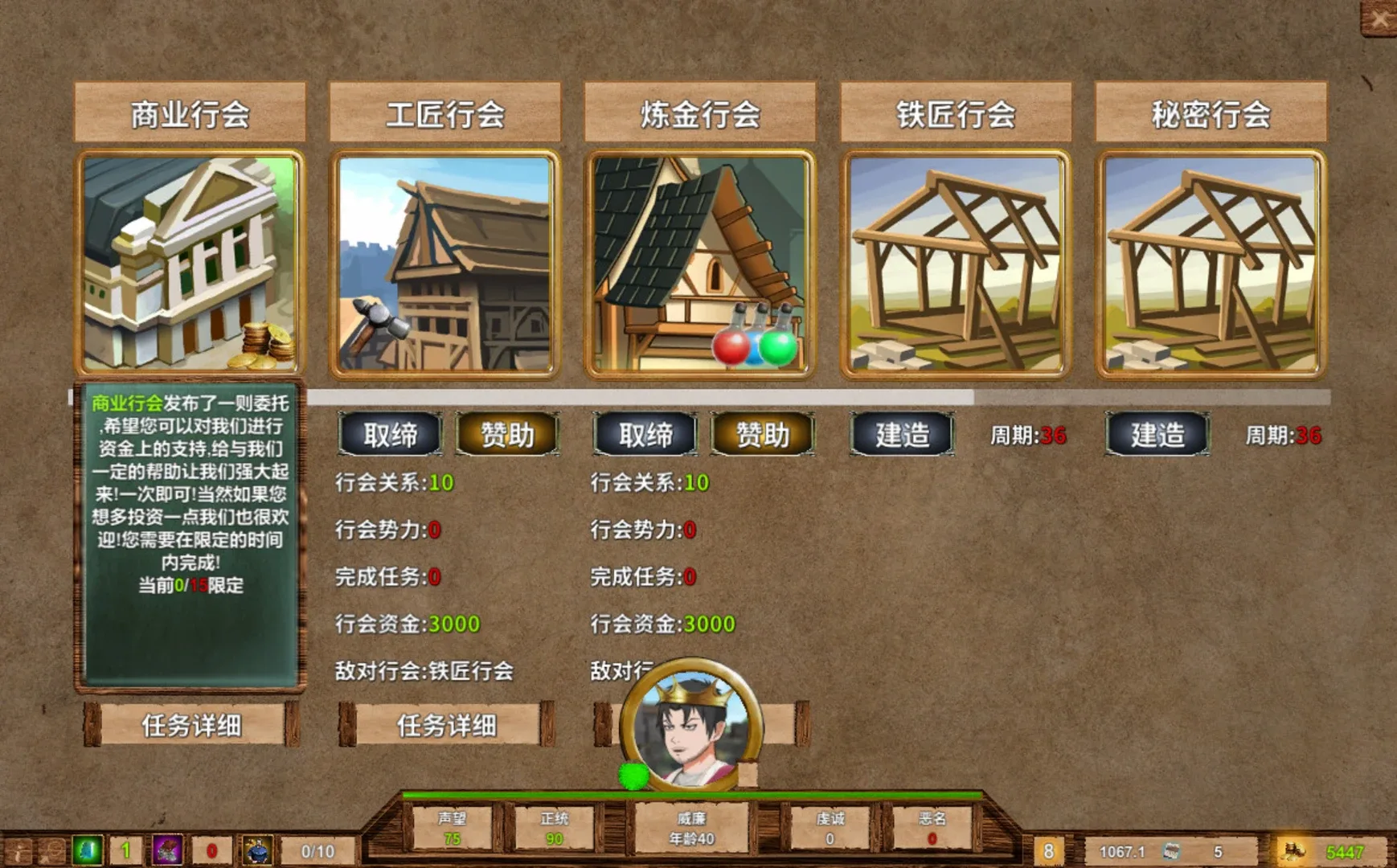
Task: Select the green glowing item icon on the bottom bar
Action: click(x=88, y=851)
